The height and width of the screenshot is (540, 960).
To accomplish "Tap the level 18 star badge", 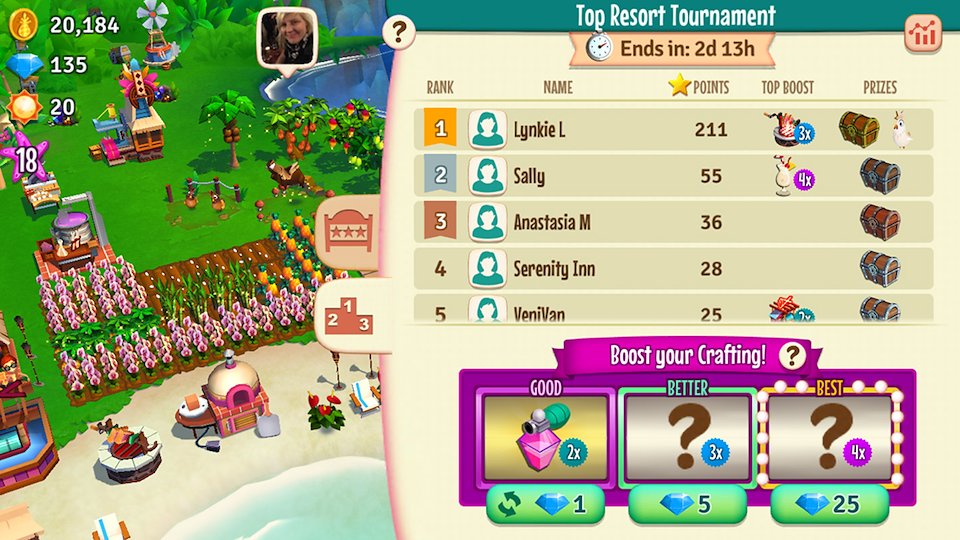I will (x=27, y=158).
